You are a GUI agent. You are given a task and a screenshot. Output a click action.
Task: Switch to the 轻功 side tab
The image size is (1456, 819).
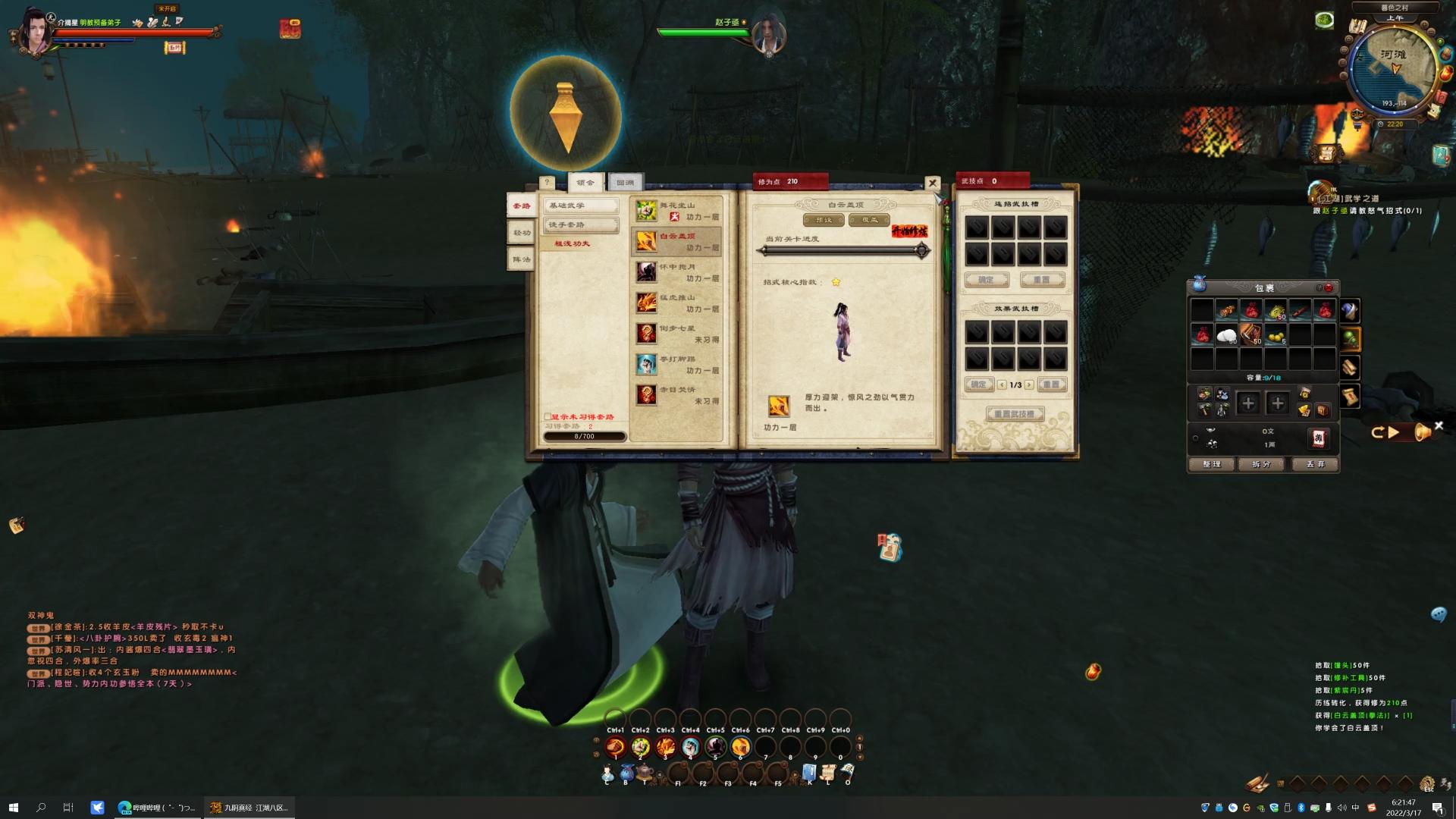(522, 233)
